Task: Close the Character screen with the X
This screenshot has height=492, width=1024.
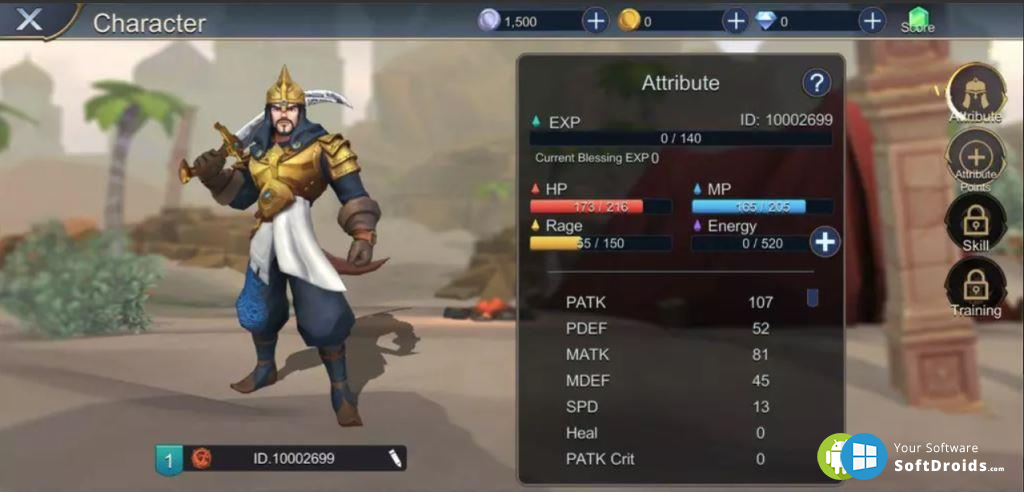Action: tap(30, 19)
